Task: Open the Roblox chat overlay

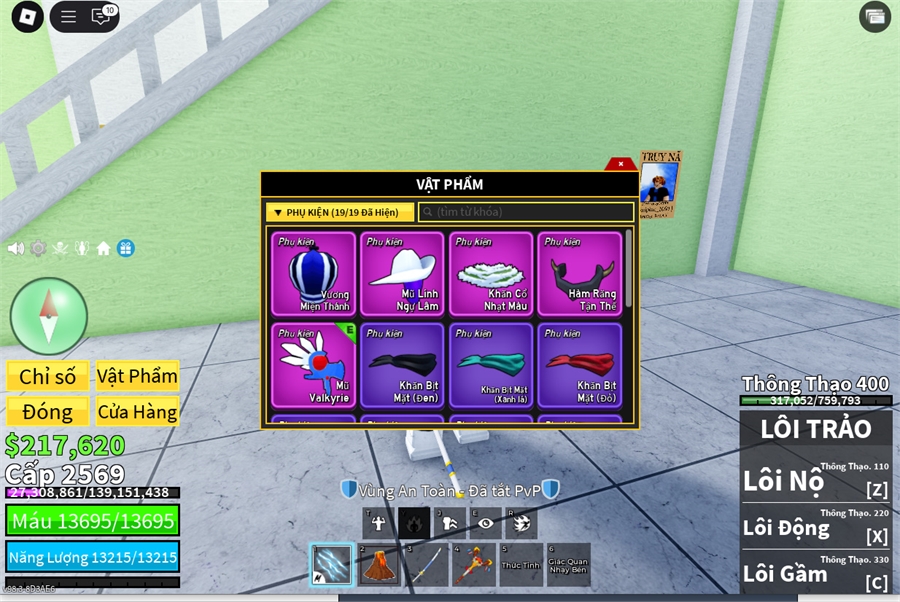Action: pos(102,16)
